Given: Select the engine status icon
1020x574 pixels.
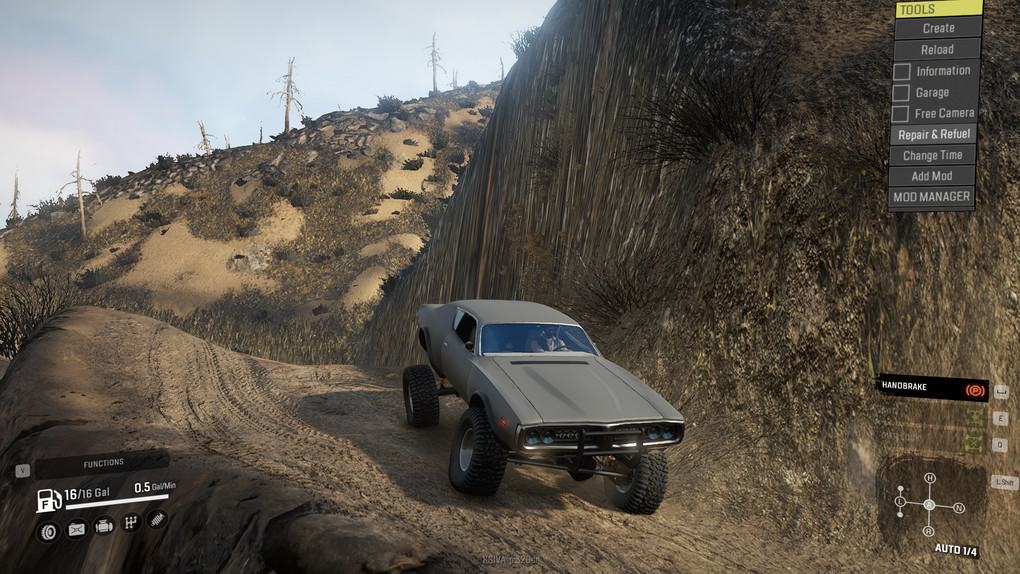Looking at the screenshot, I should pyautogui.click(x=104, y=526).
